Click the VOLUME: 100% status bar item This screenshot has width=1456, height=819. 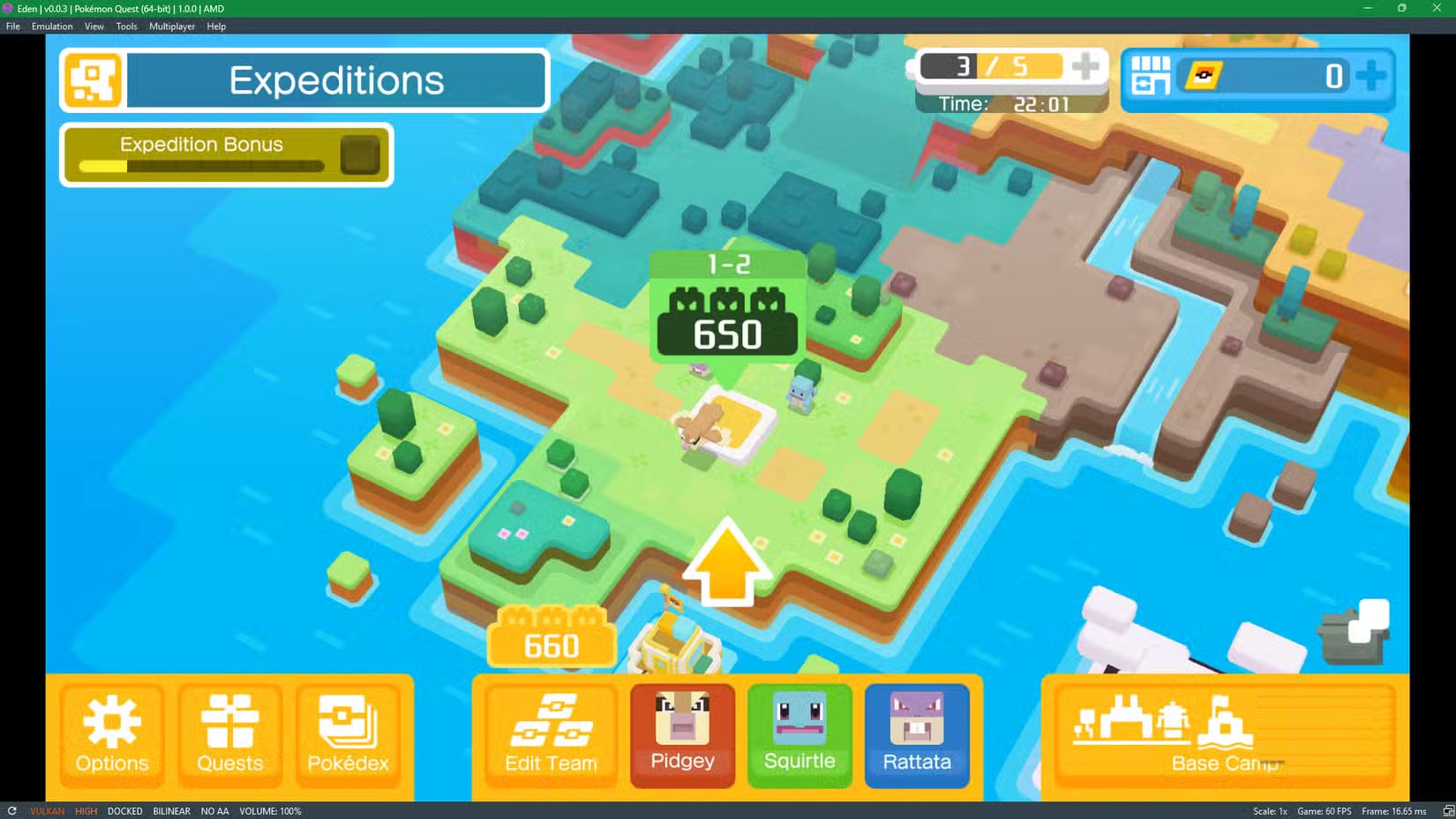click(x=270, y=811)
